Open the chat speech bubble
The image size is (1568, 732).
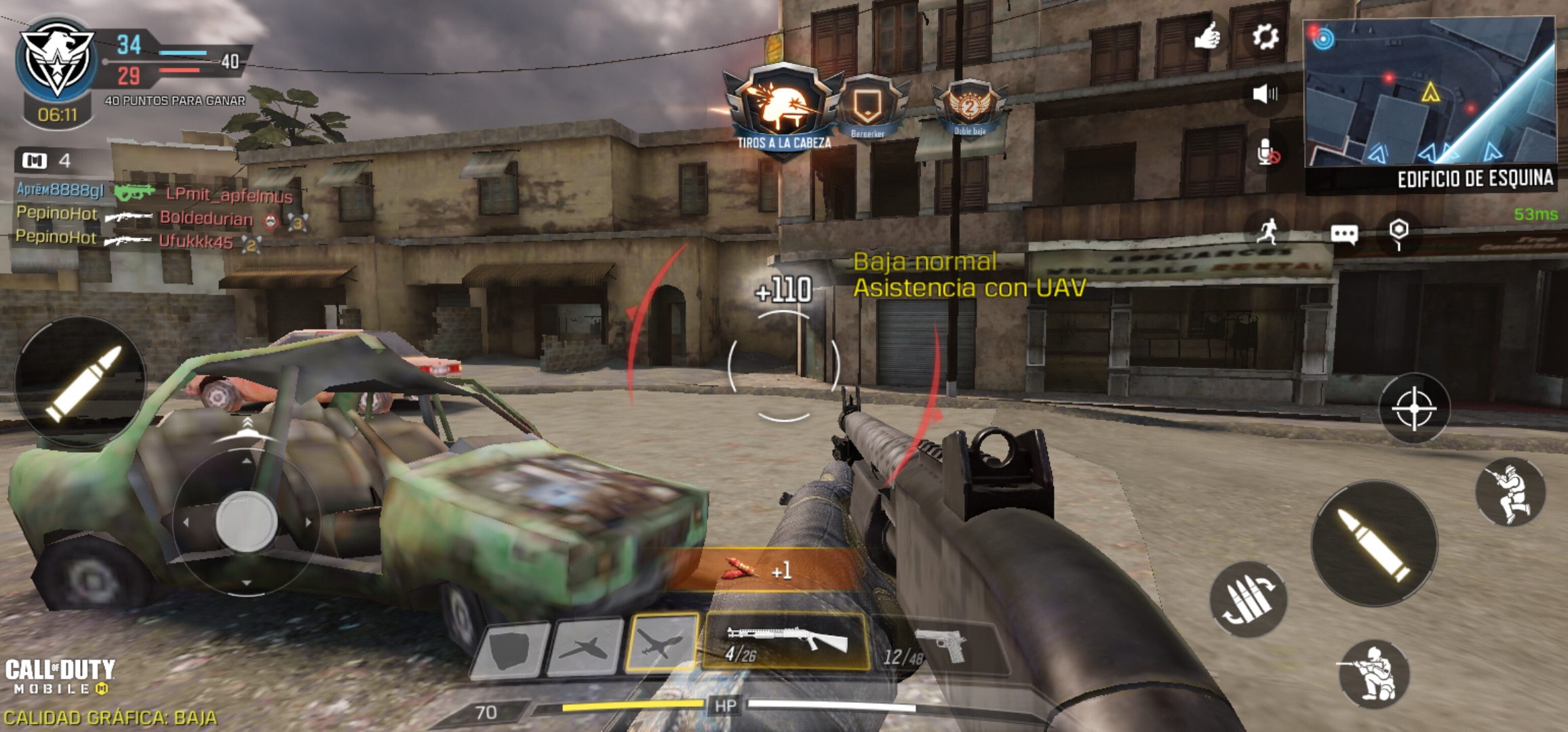1344,234
